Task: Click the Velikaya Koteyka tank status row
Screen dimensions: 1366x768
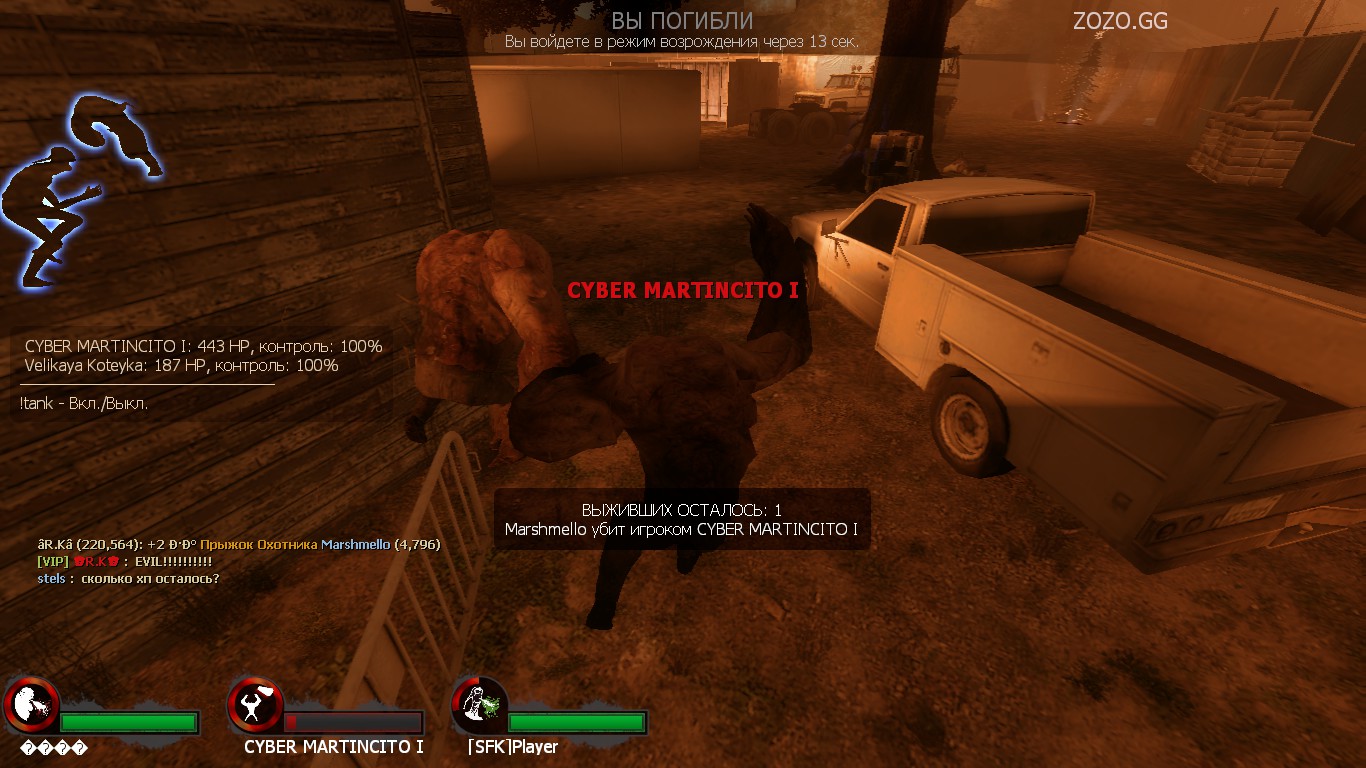Action: tap(181, 366)
